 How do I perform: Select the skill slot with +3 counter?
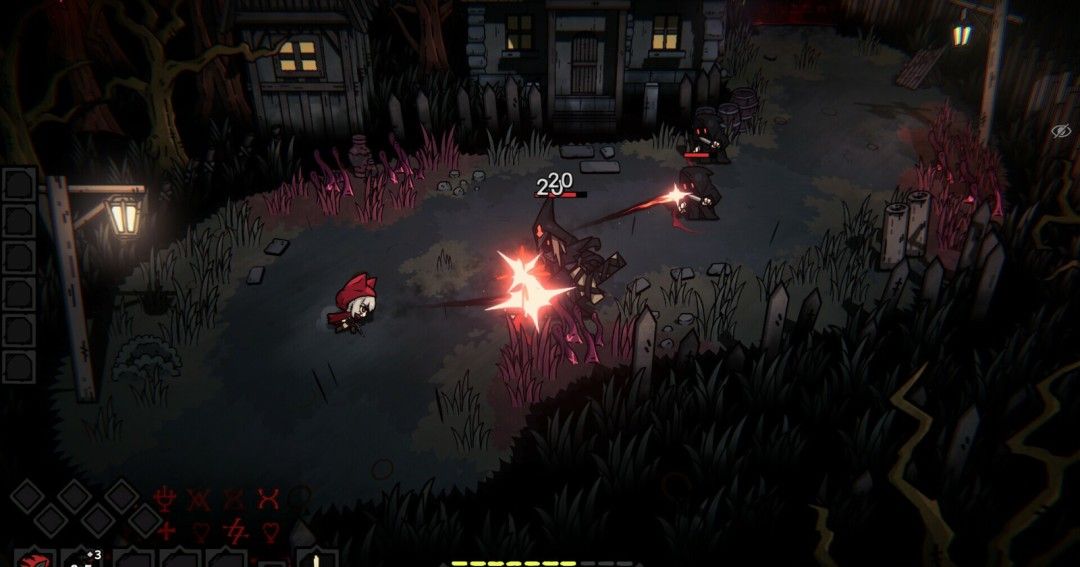point(82,558)
